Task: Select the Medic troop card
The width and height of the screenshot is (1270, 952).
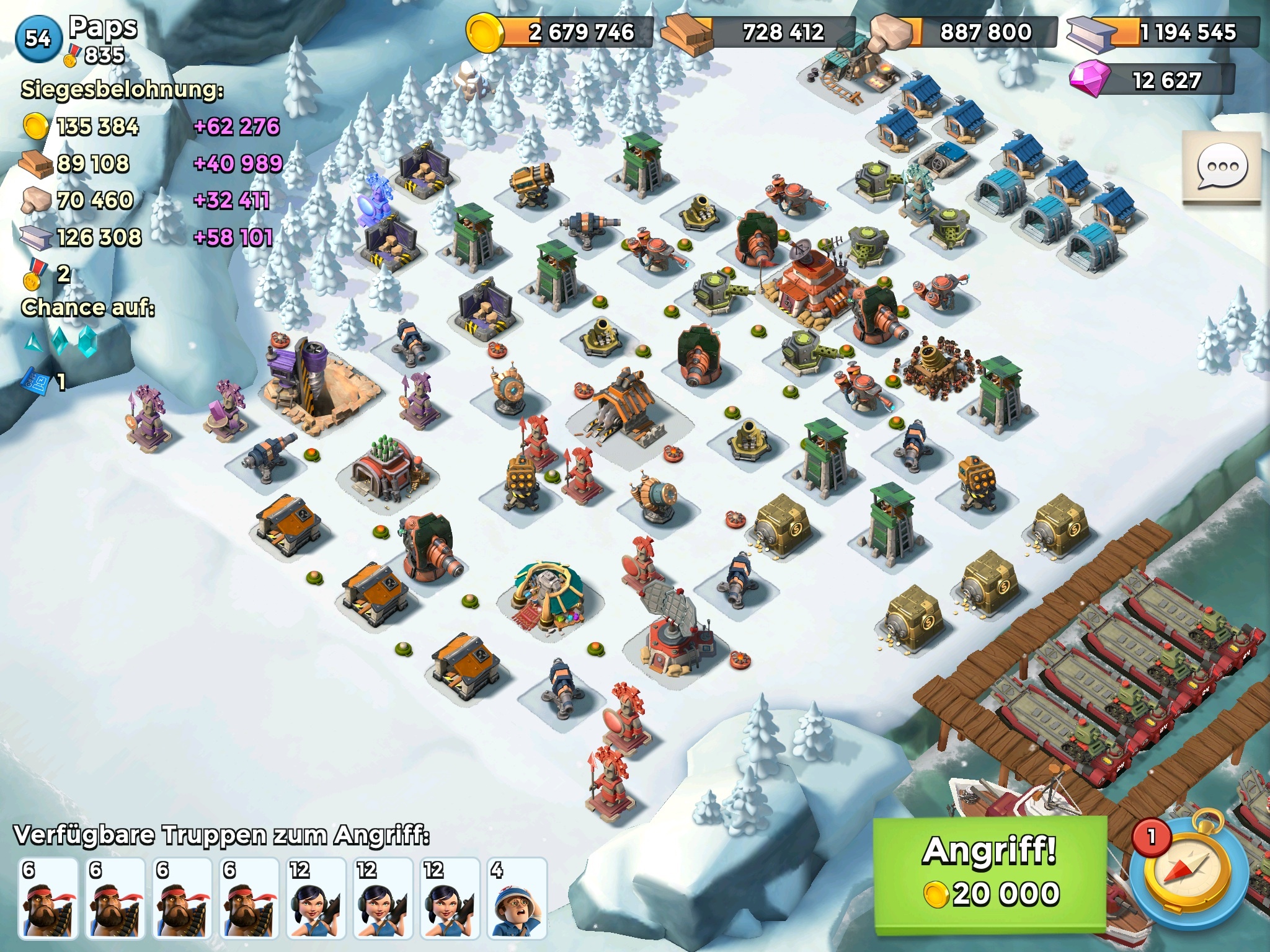Action: tap(517, 897)
